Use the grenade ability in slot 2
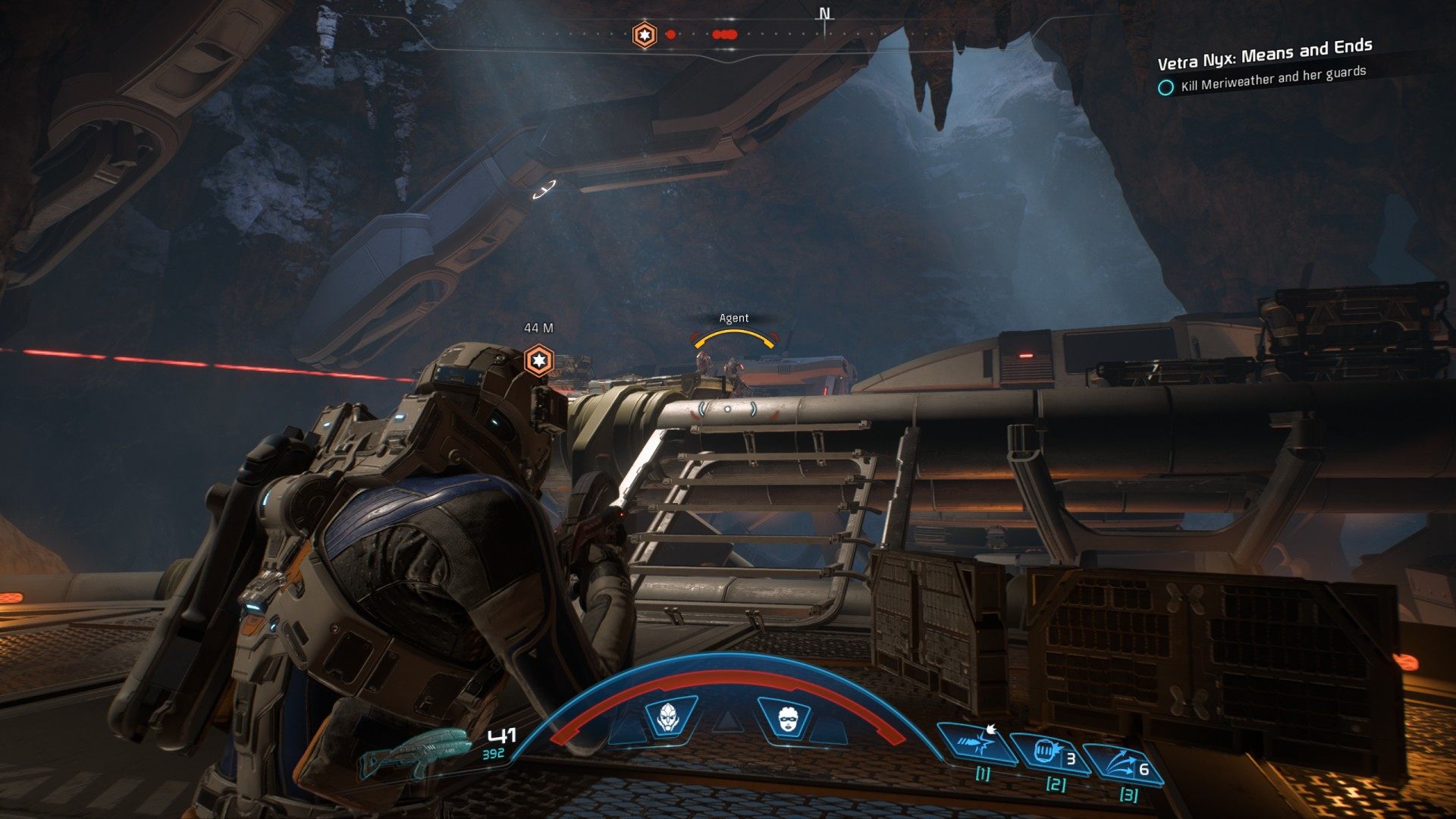 click(x=1049, y=753)
